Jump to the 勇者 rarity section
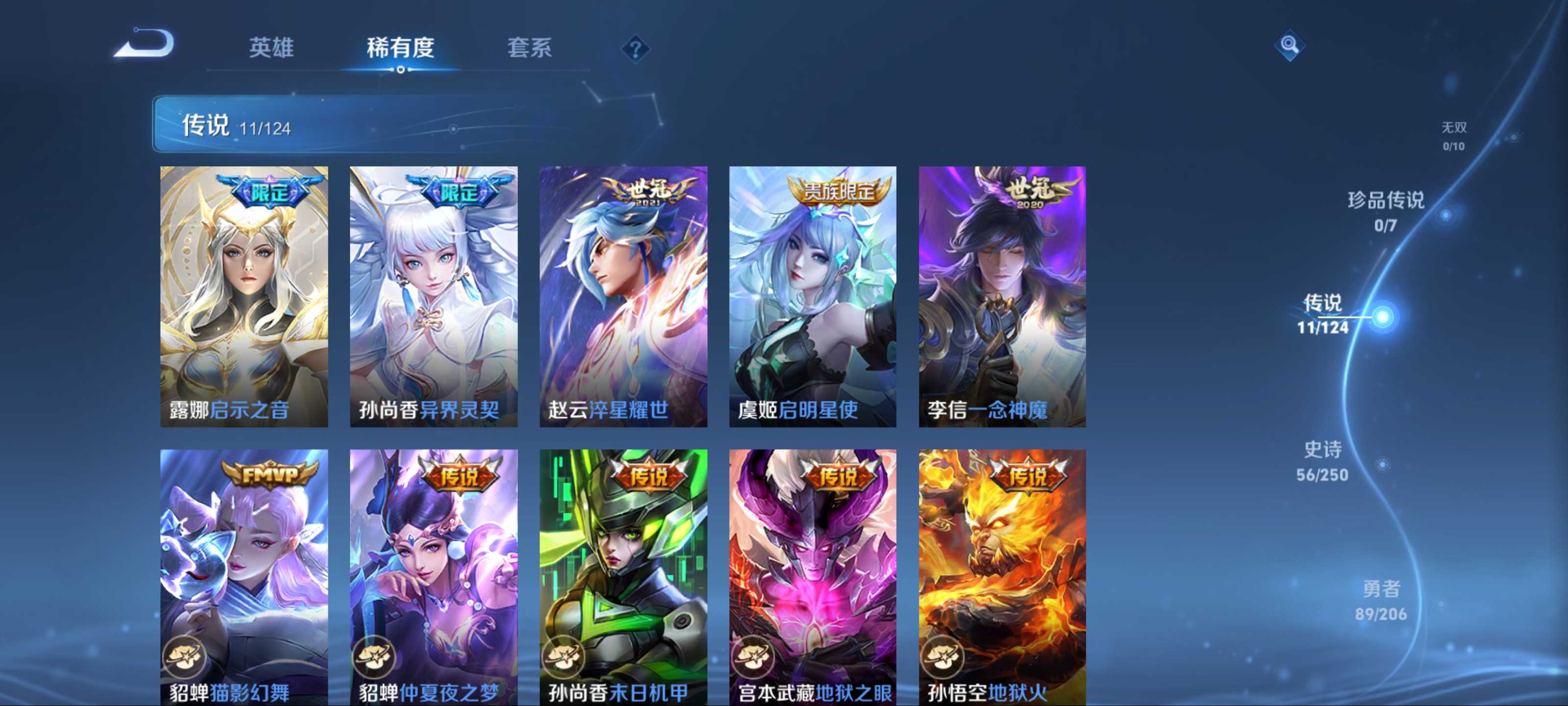 [1380, 600]
